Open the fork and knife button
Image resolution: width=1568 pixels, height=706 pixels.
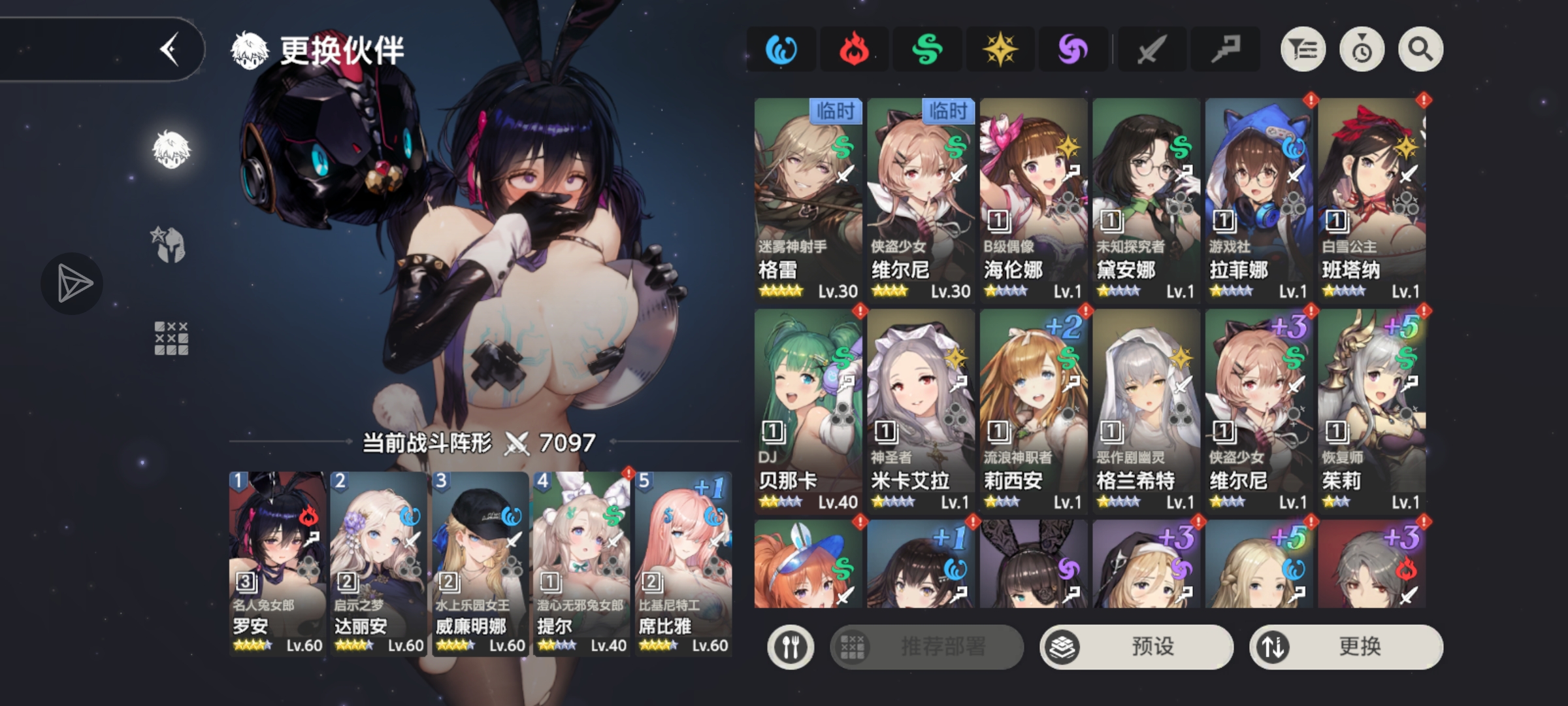point(791,647)
